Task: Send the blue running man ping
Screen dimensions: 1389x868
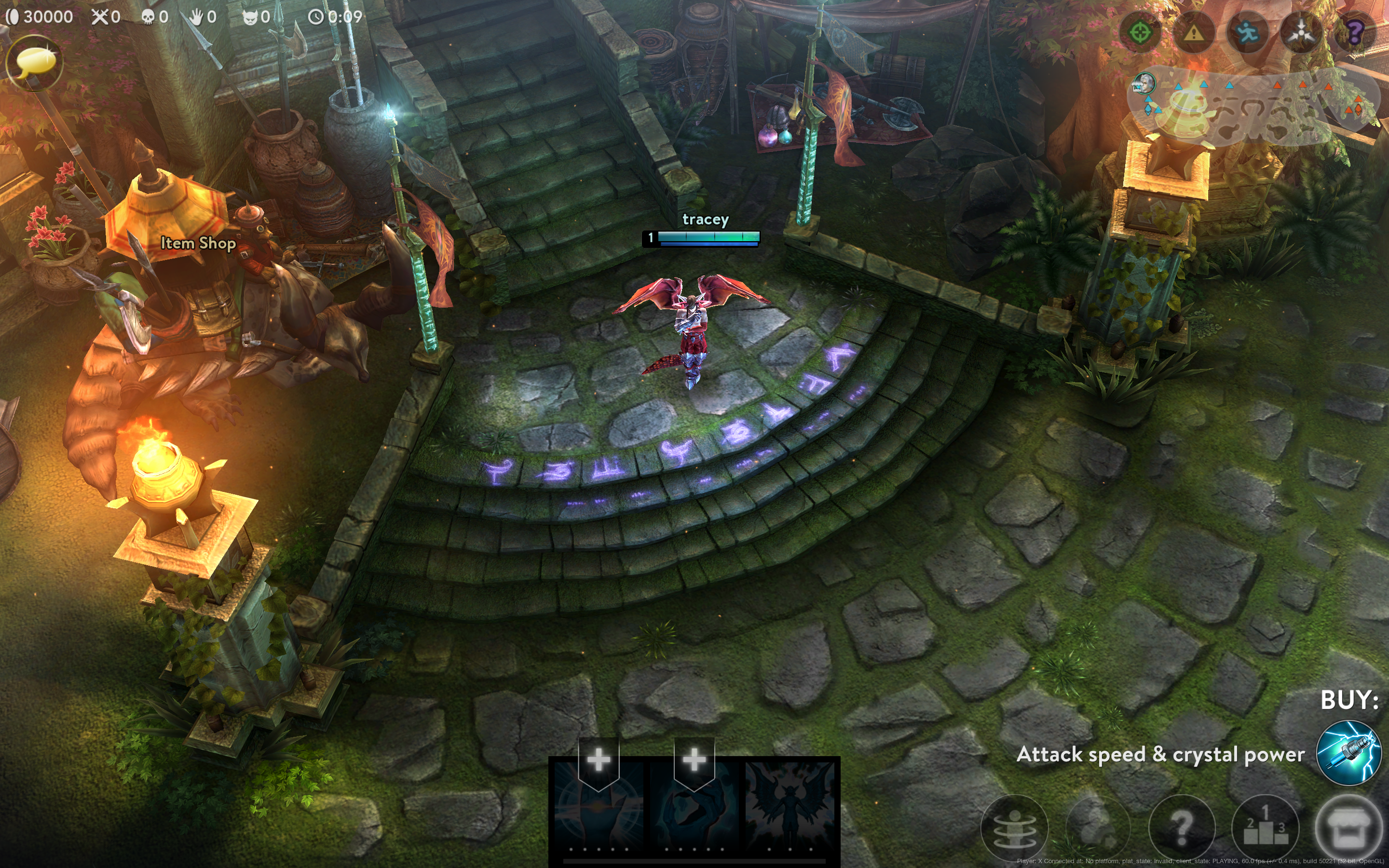Action: coord(1247,33)
